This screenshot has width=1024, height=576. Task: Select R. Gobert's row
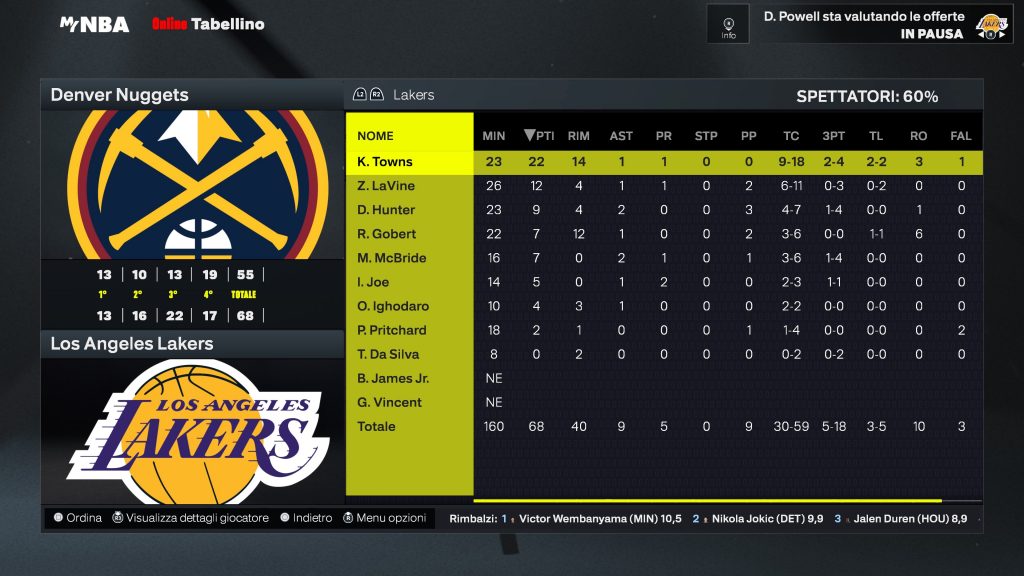click(386, 234)
